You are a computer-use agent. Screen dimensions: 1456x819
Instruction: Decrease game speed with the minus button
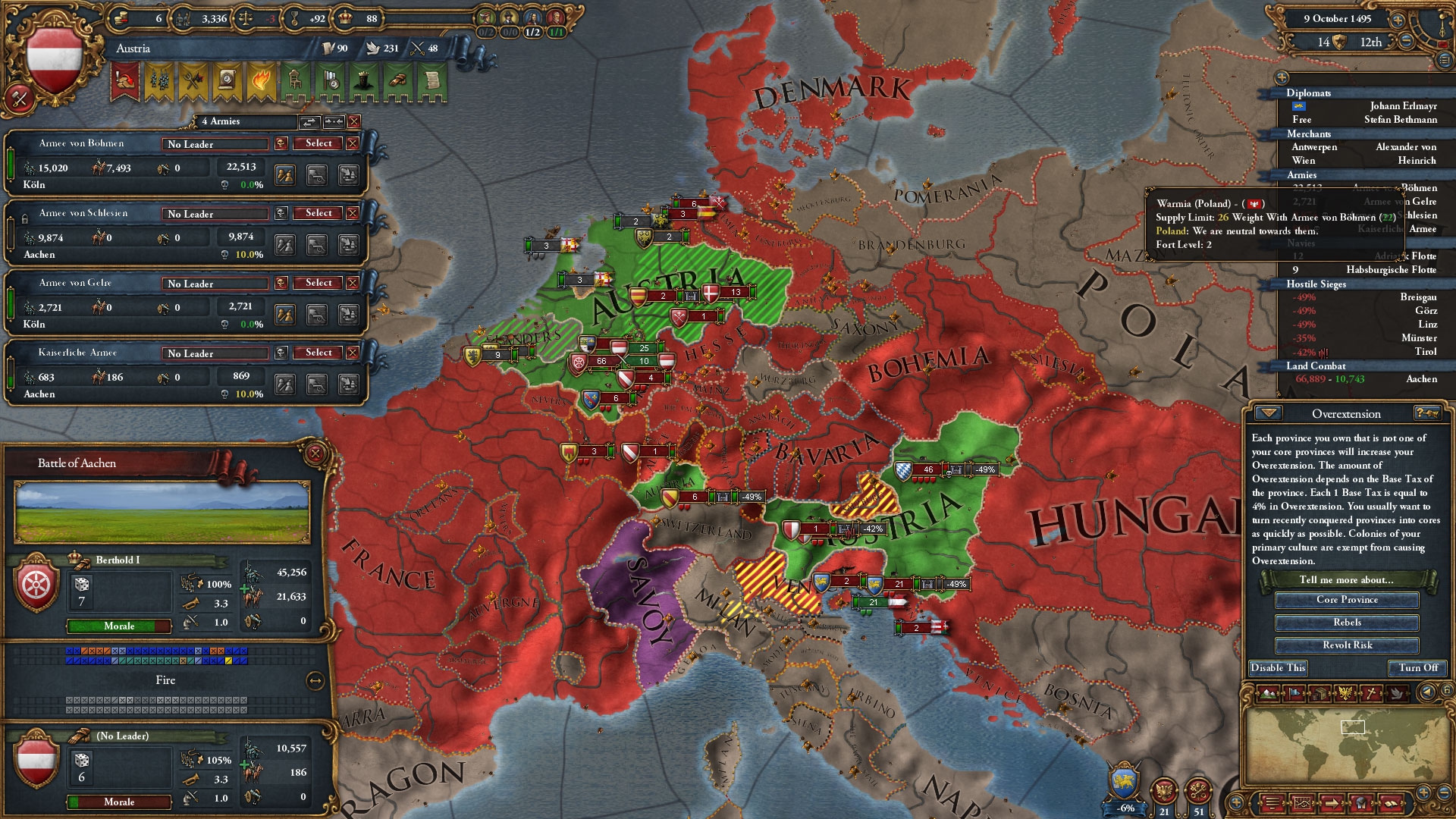pyautogui.click(x=1406, y=42)
